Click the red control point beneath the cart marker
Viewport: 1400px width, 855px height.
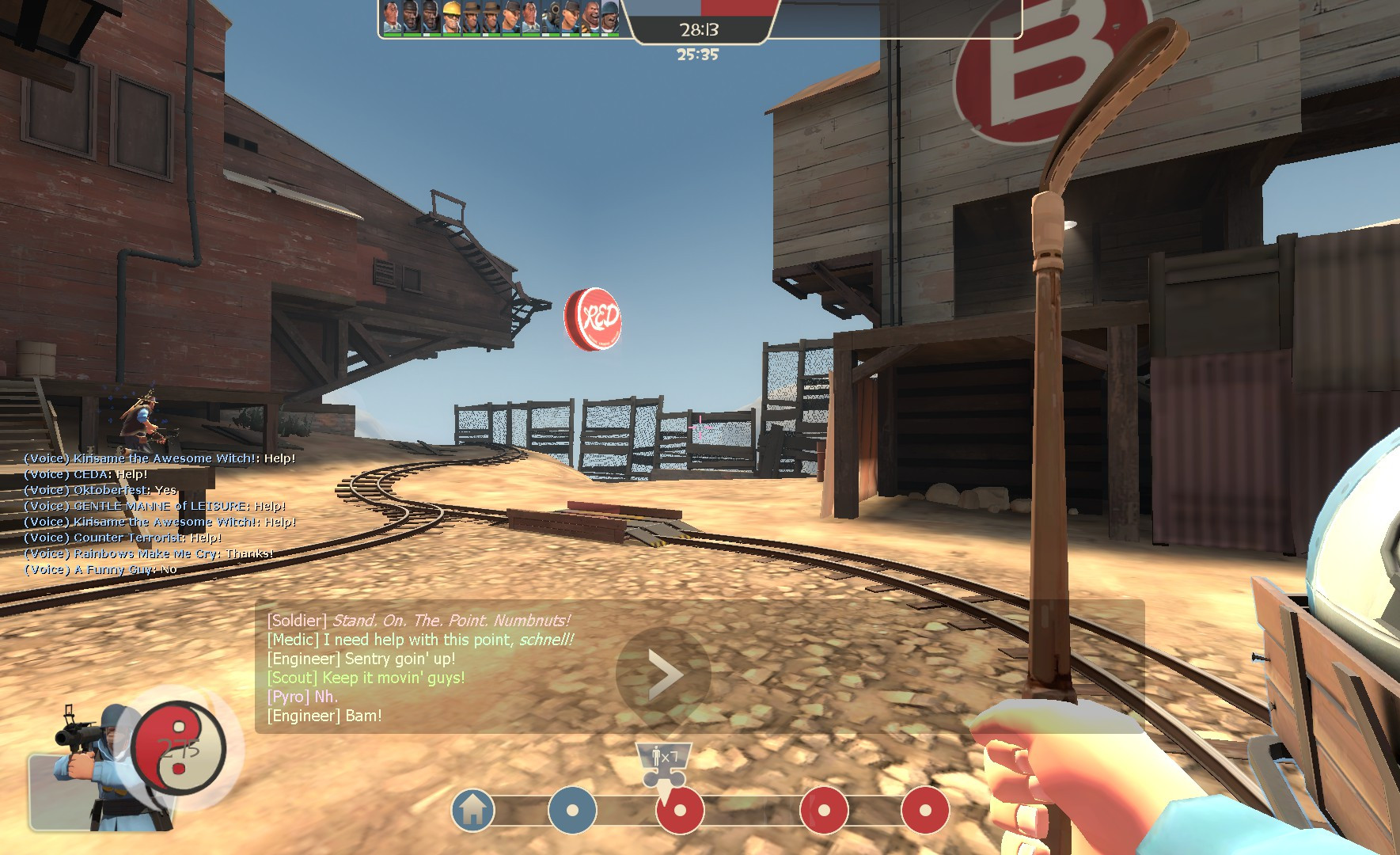coord(681,810)
